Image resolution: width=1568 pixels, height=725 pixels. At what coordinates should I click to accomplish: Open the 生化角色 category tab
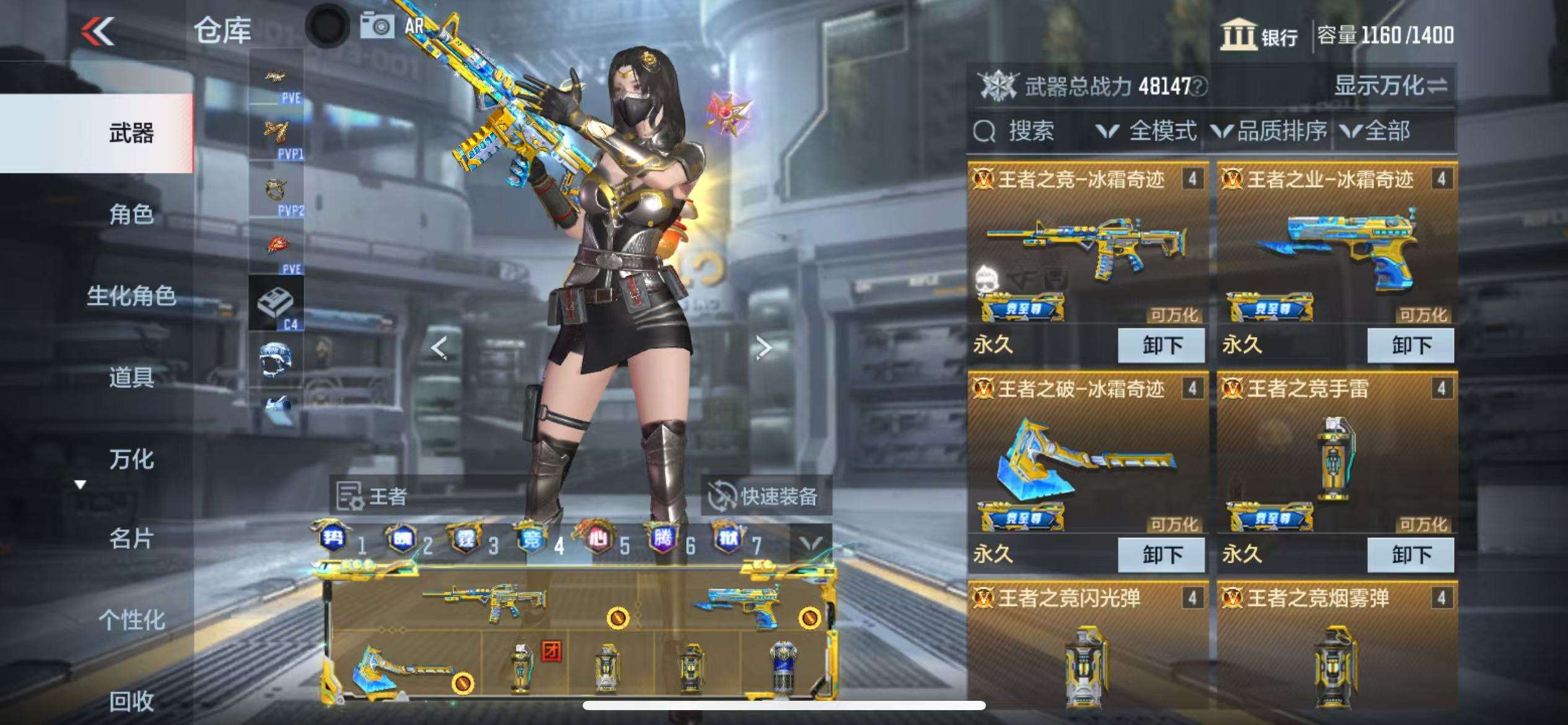point(131,296)
